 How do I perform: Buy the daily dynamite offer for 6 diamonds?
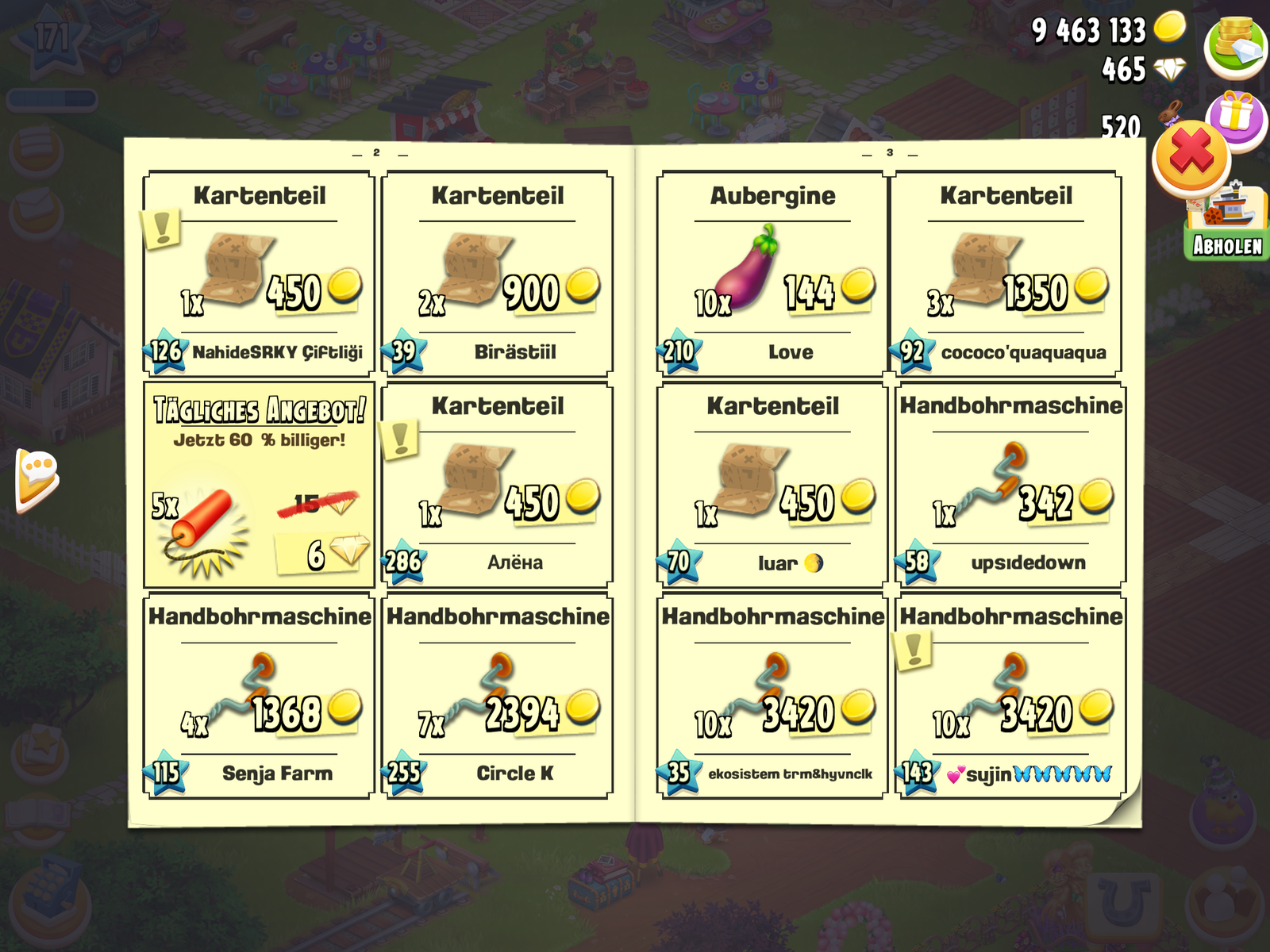pyautogui.click(x=259, y=486)
